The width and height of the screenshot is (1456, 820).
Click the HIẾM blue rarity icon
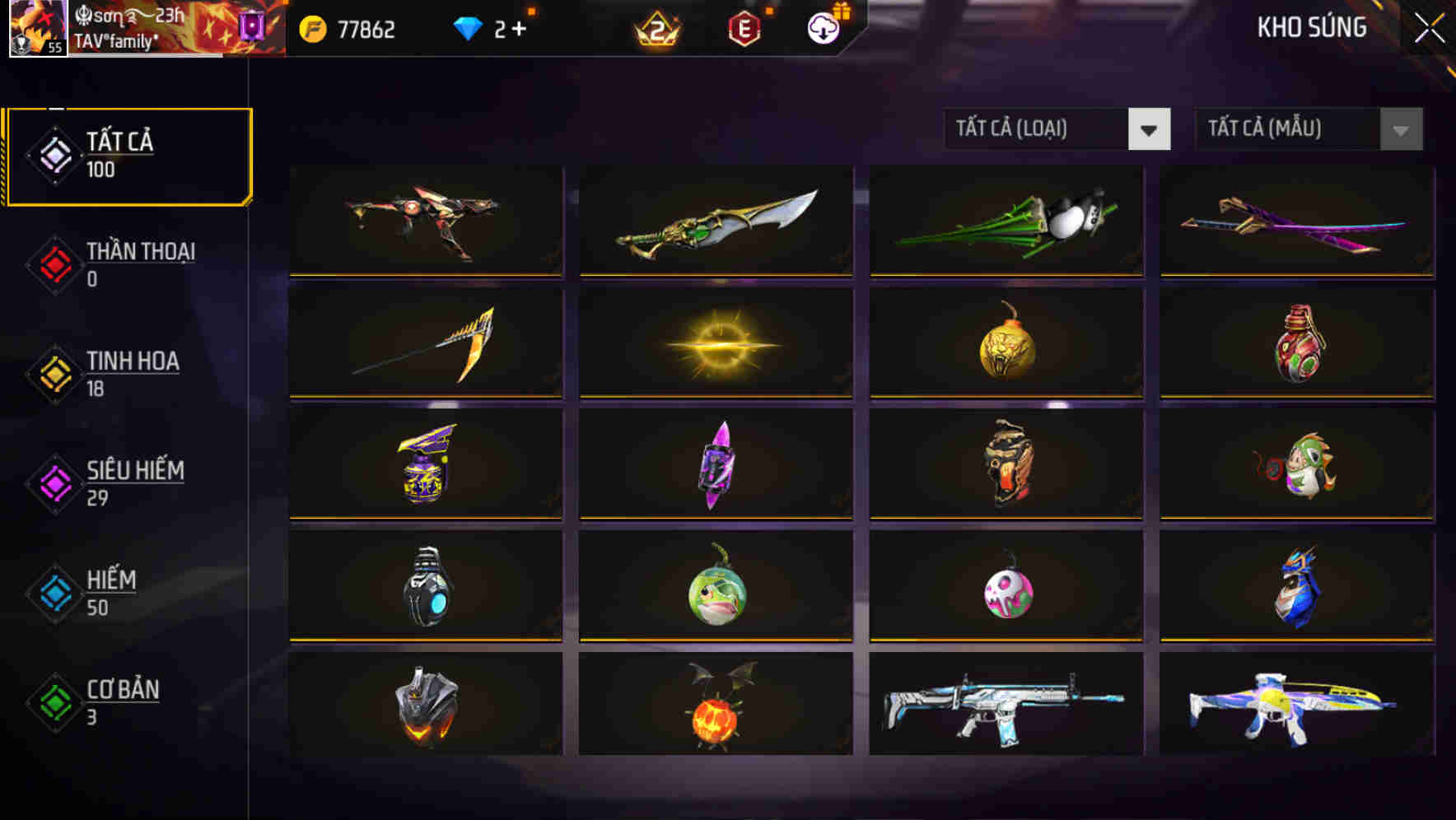[x=53, y=593]
